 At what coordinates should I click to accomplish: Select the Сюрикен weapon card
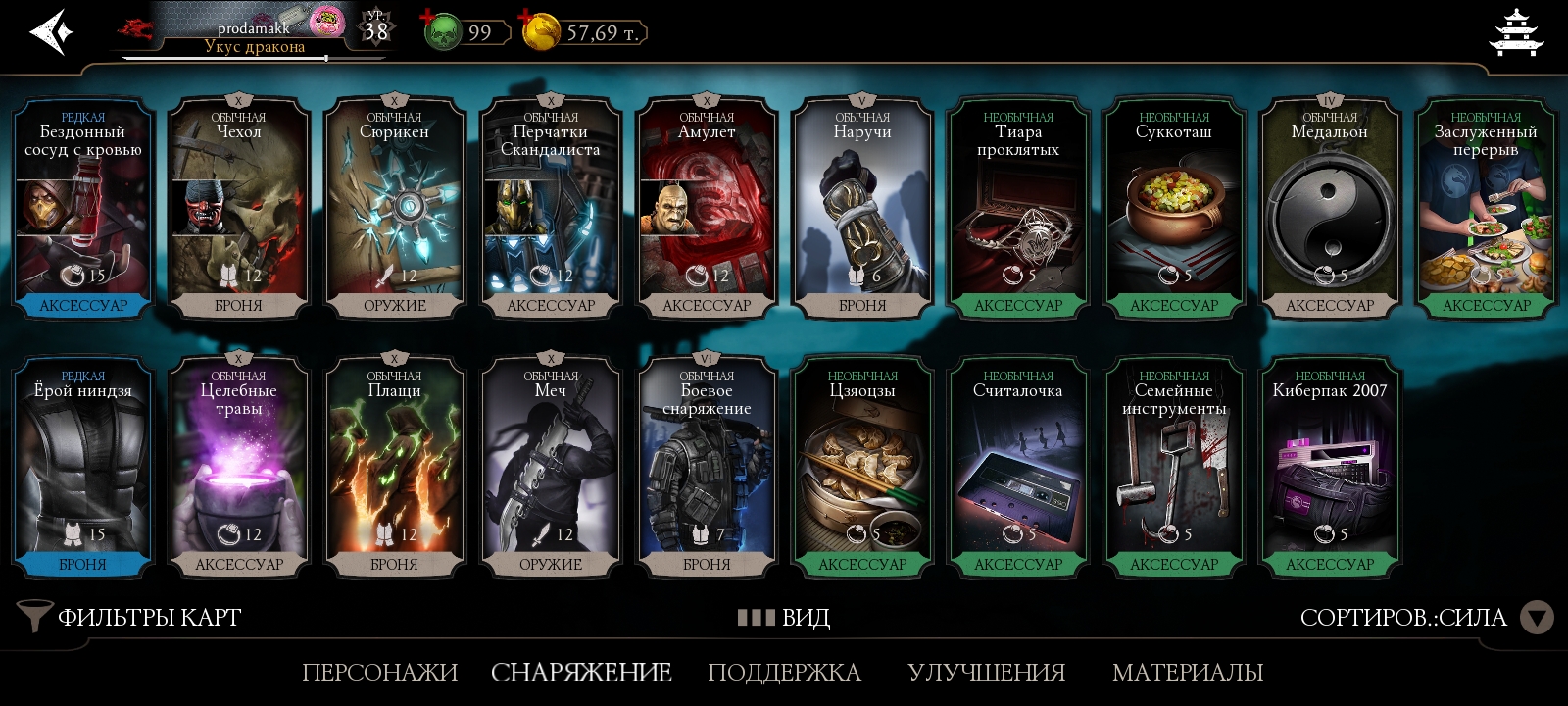click(x=395, y=208)
